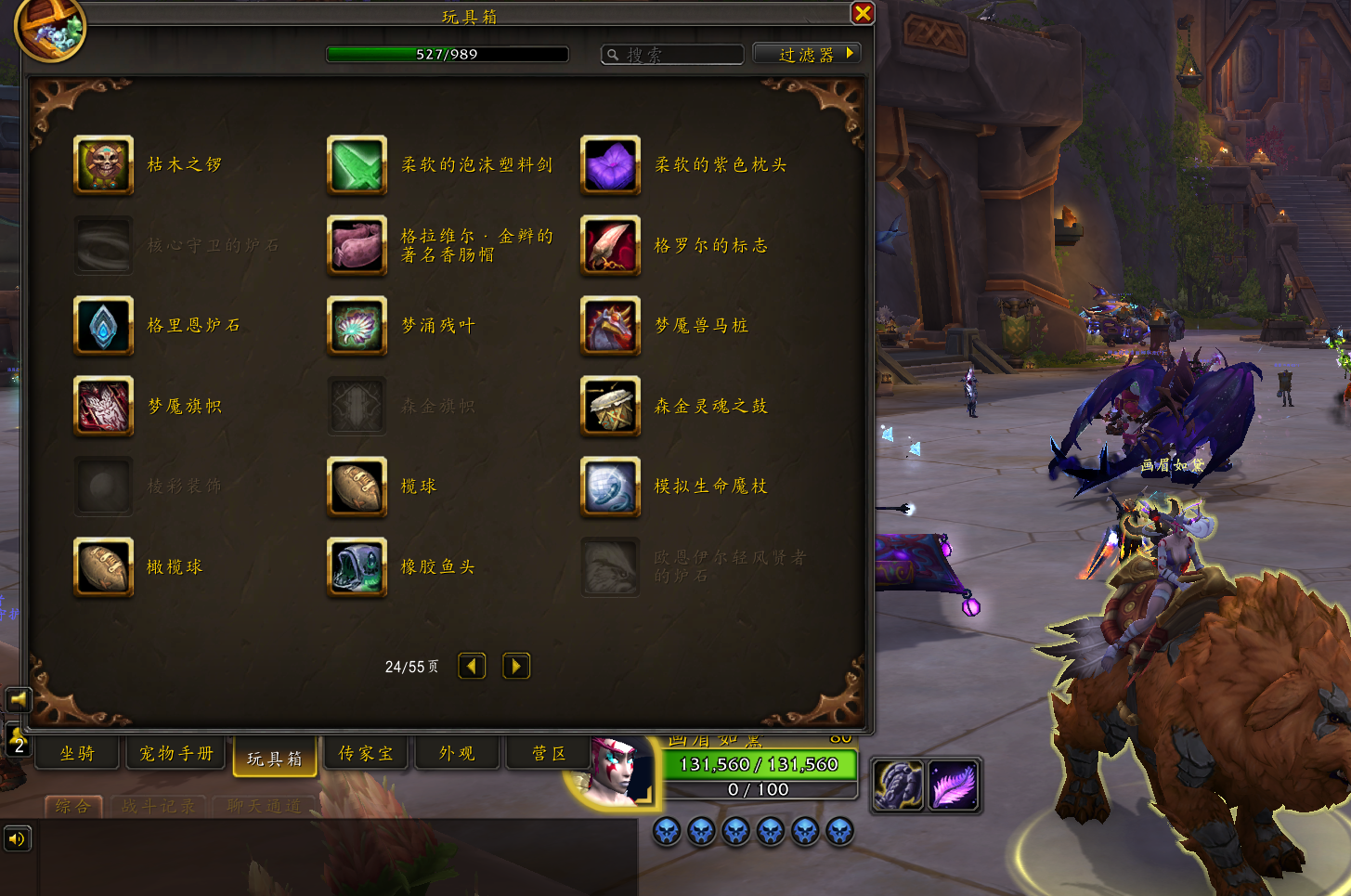1351x896 pixels.
Task: Open the 过滤器 filter dropdown
Action: 806,54
